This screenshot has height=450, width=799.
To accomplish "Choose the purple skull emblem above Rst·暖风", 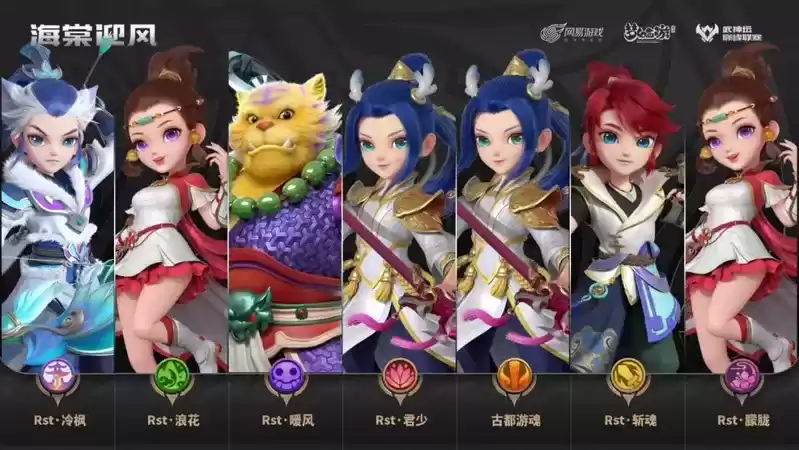I will [x=284, y=379].
